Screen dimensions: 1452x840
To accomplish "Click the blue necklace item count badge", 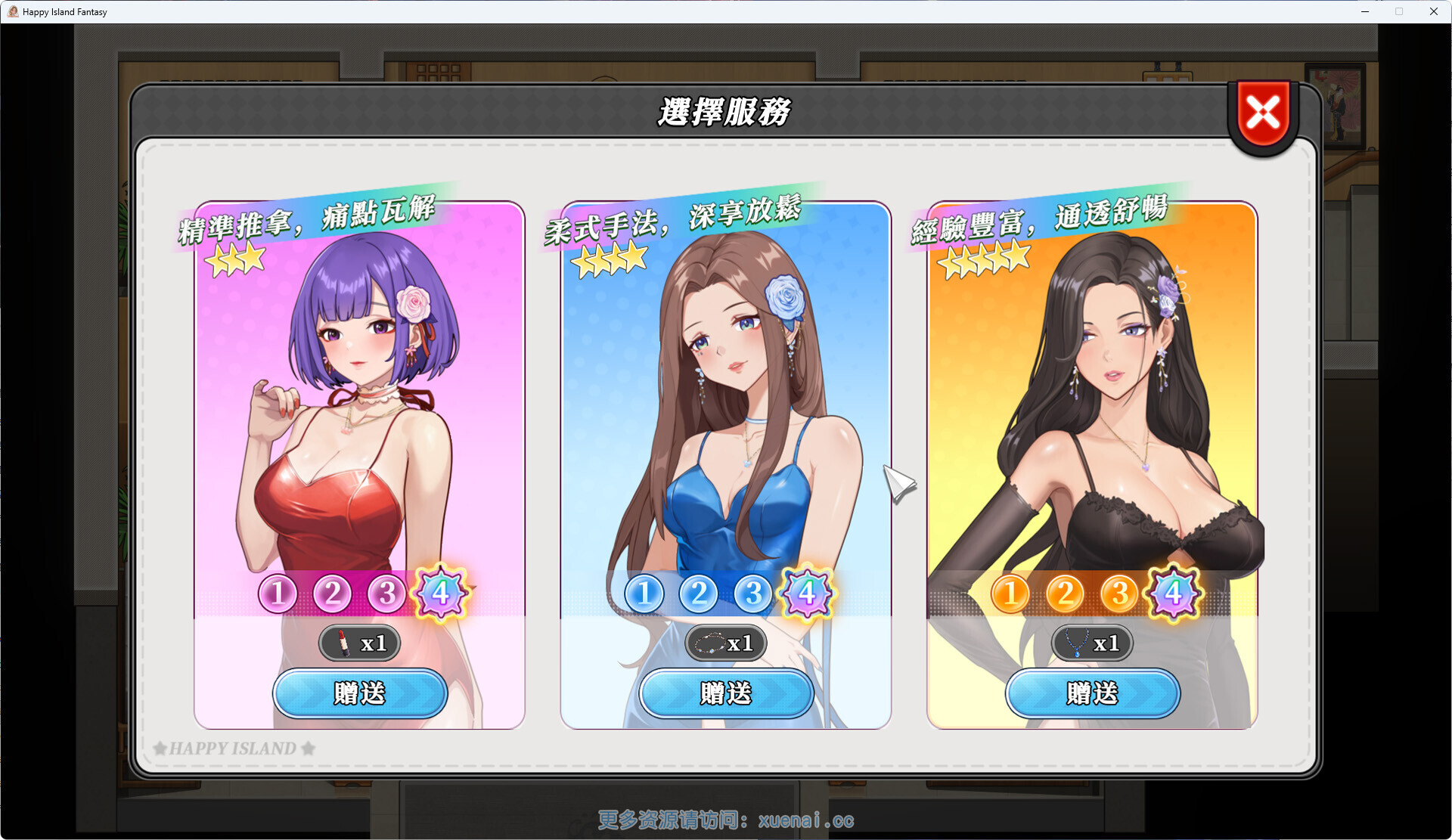I will pyautogui.click(x=1092, y=643).
